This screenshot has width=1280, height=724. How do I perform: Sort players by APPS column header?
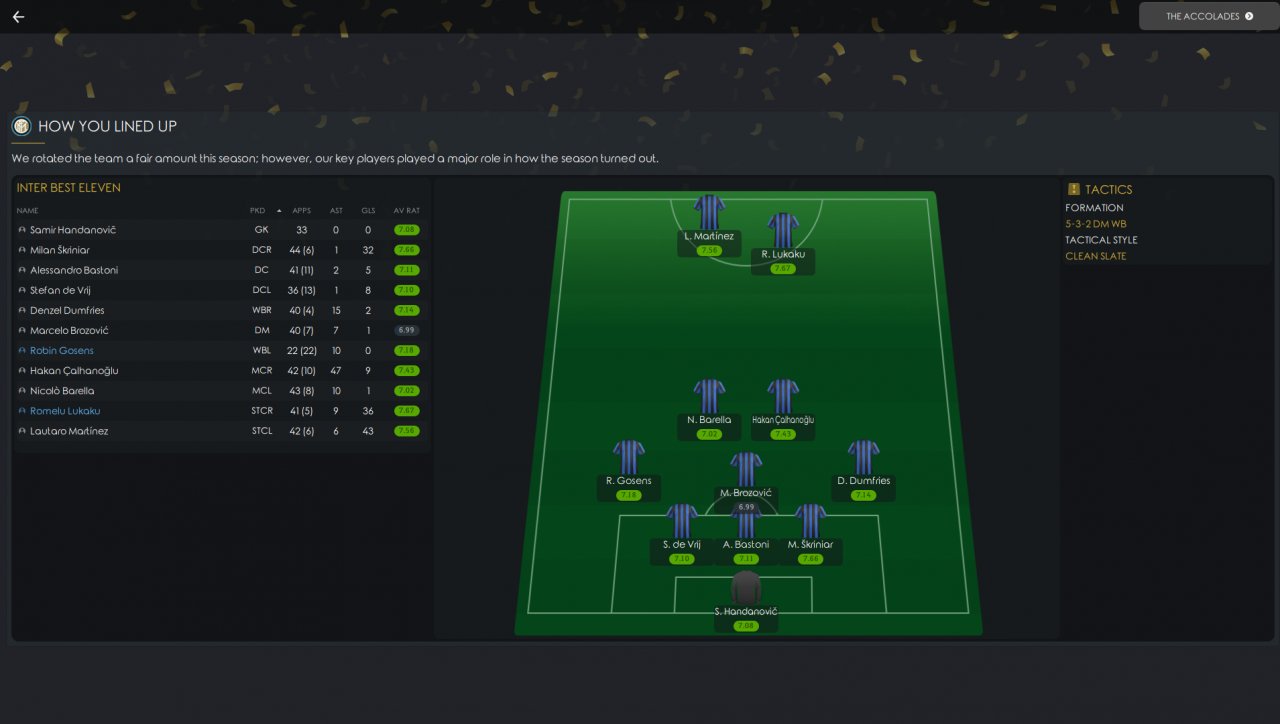point(301,211)
